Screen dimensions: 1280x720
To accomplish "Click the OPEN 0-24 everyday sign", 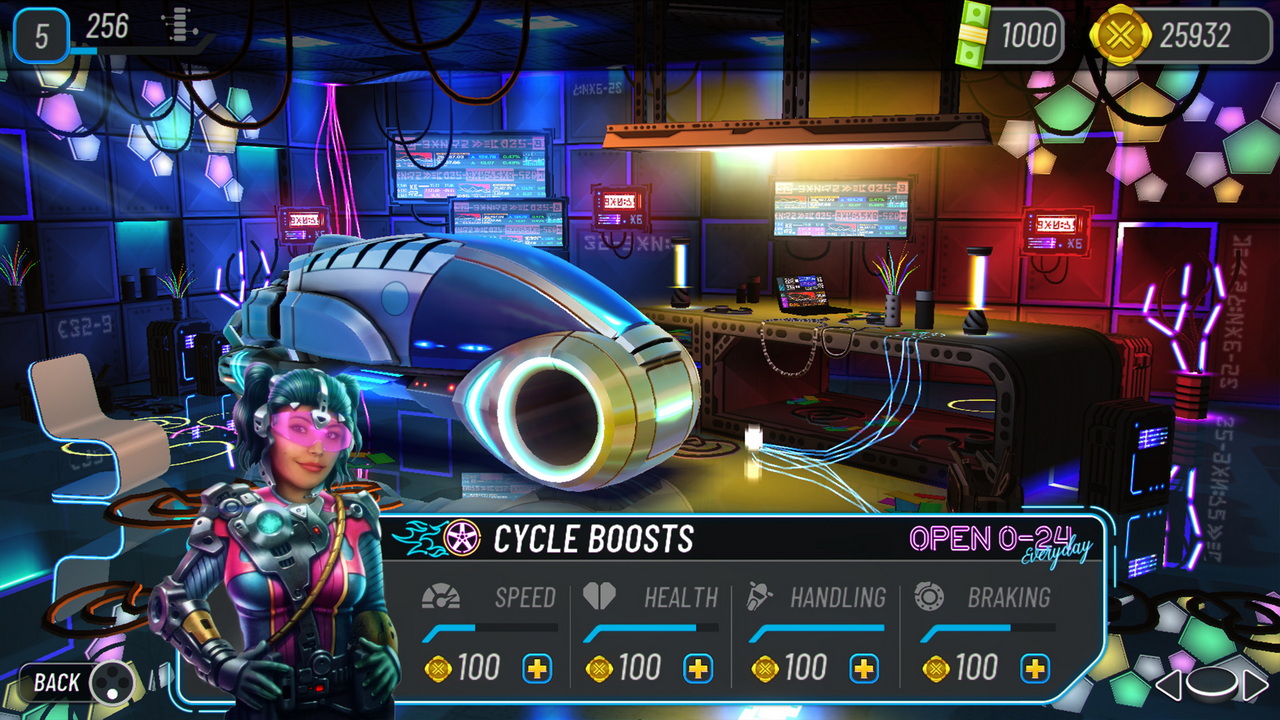I will (998, 540).
